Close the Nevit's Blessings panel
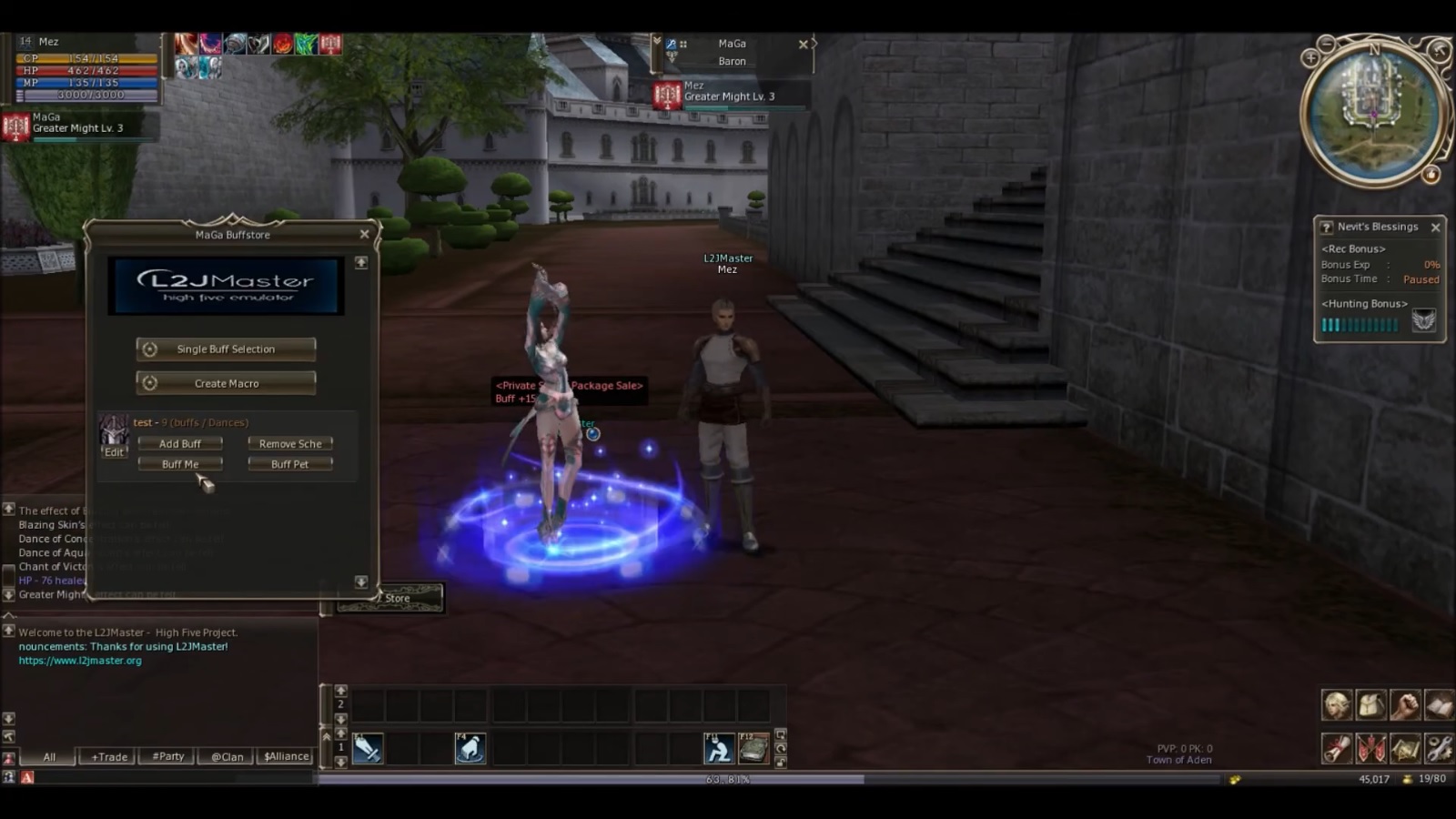The image size is (1456, 819). 1435,227
